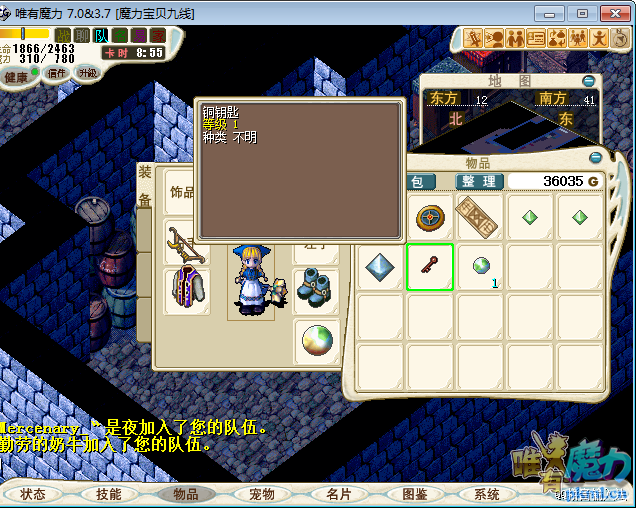This screenshot has height=508, width=636.
Task: Select the round compass shield item
Action: 430,217
